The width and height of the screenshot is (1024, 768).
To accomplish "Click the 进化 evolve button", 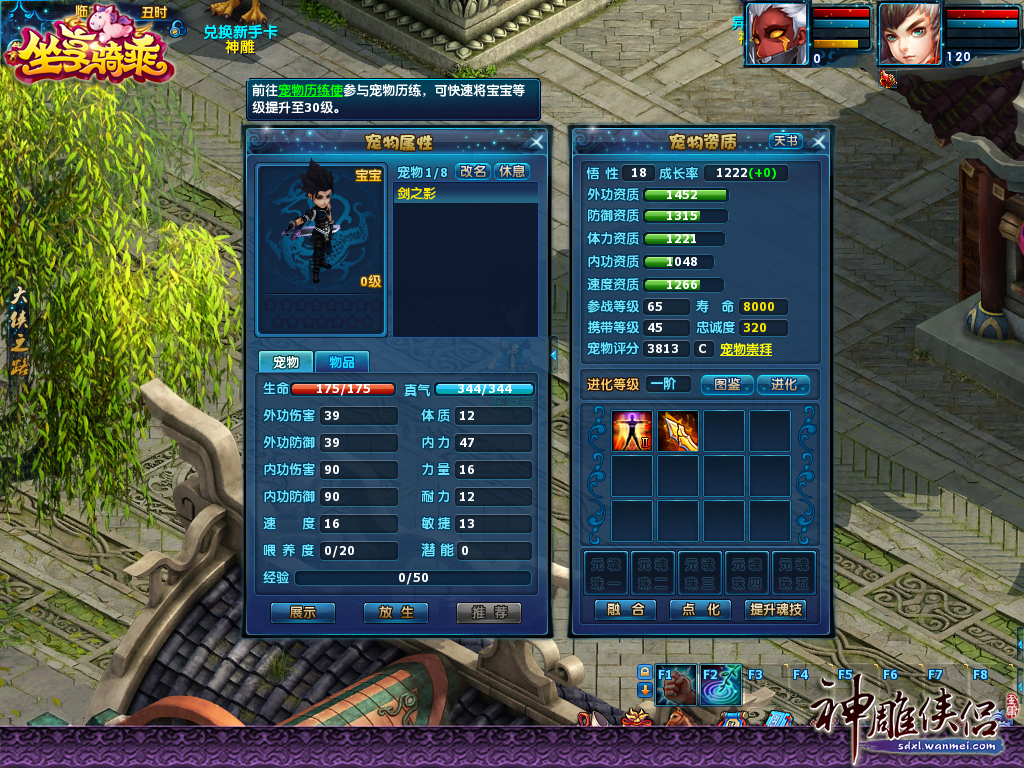I will point(783,384).
